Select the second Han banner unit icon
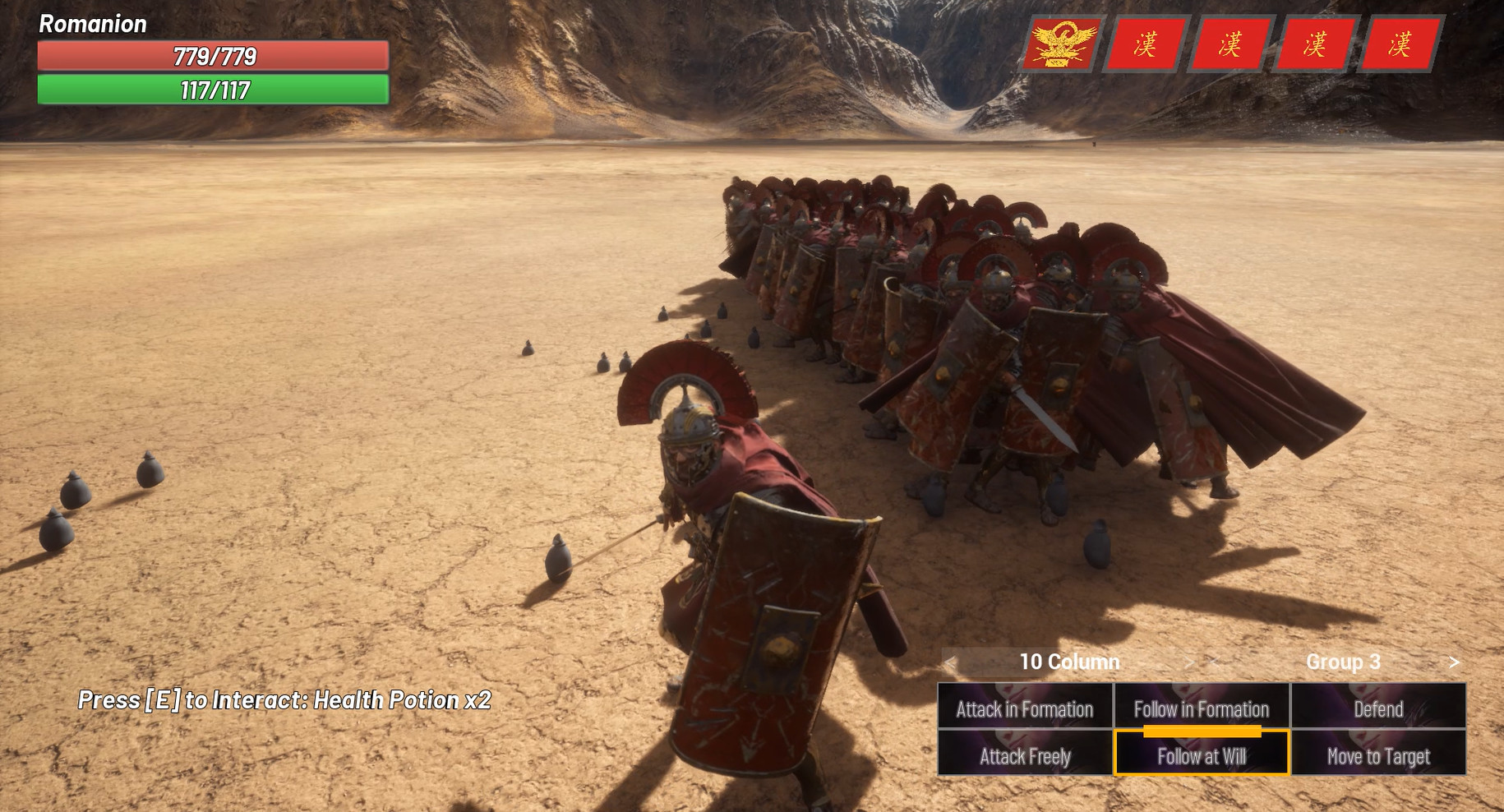 tap(1232, 44)
